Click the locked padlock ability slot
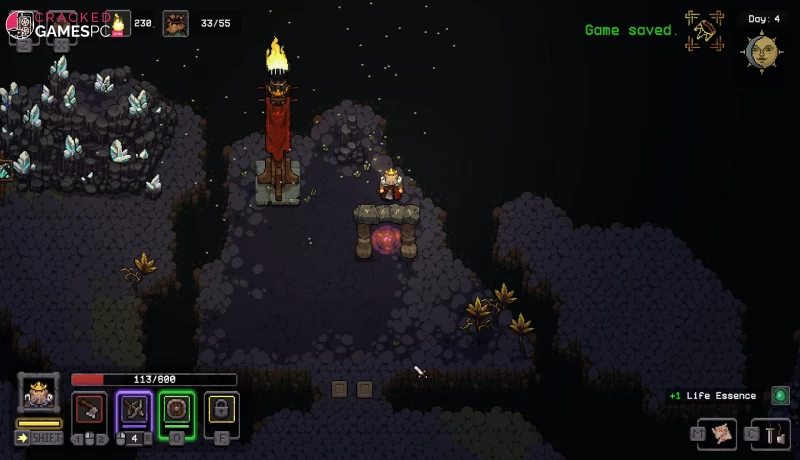Image resolution: width=800 pixels, height=460 pixels. (222, 409)
